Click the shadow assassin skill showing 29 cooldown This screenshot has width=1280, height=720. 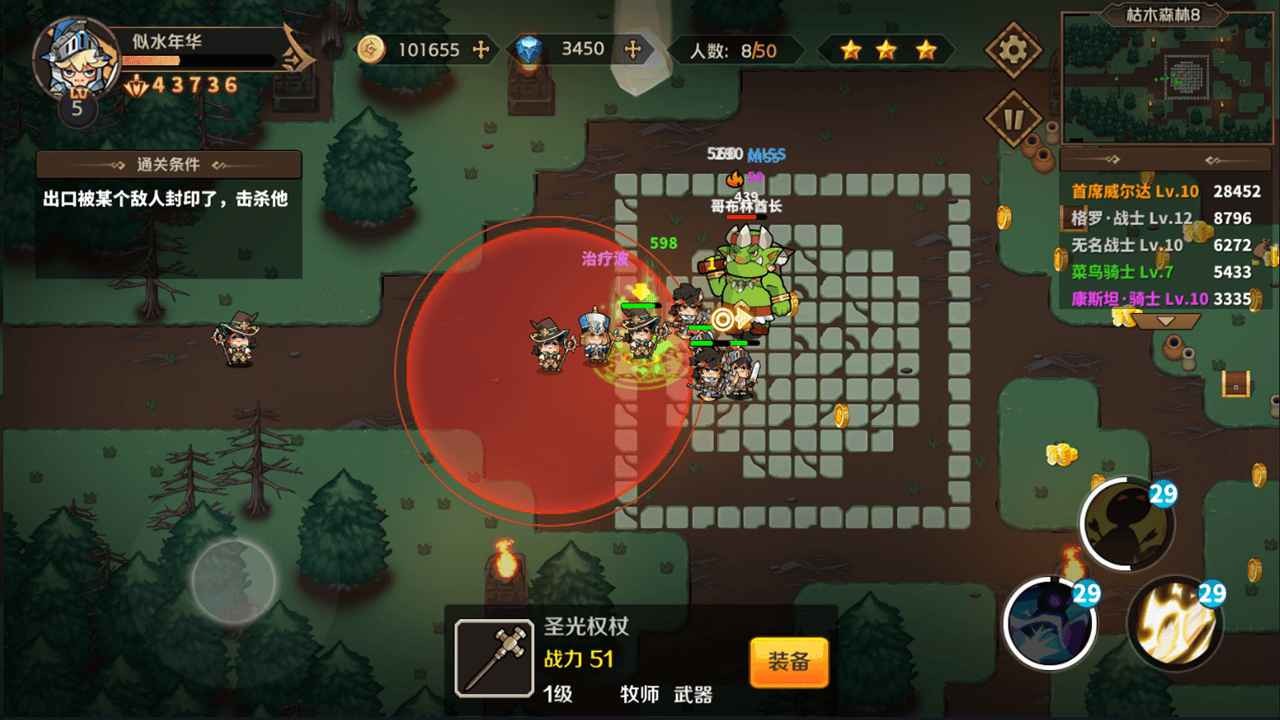[1129, 521]
